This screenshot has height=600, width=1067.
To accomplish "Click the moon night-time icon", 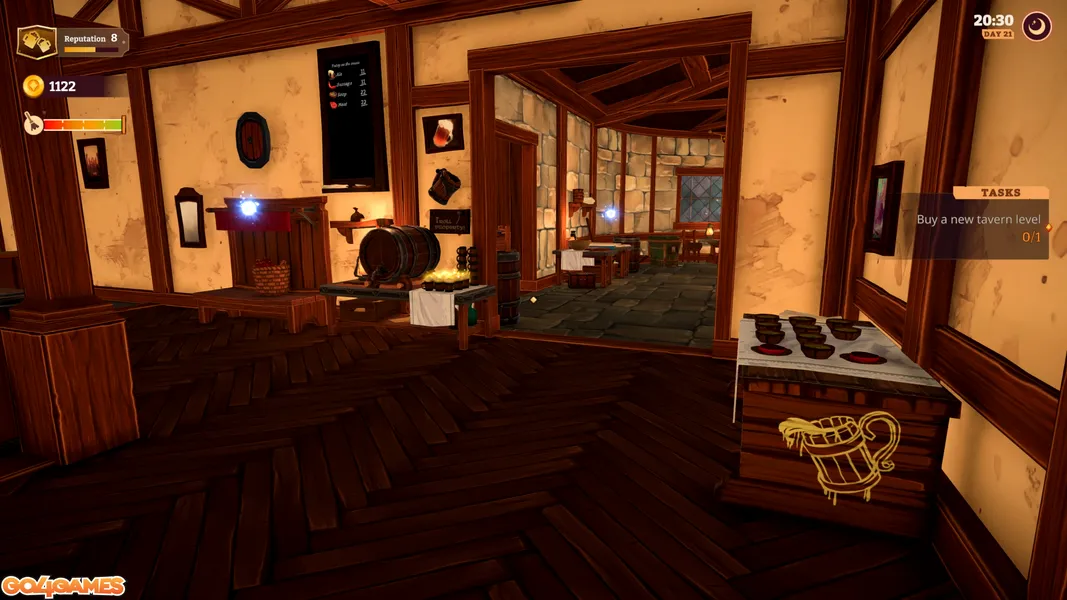I will (1037, 26).
